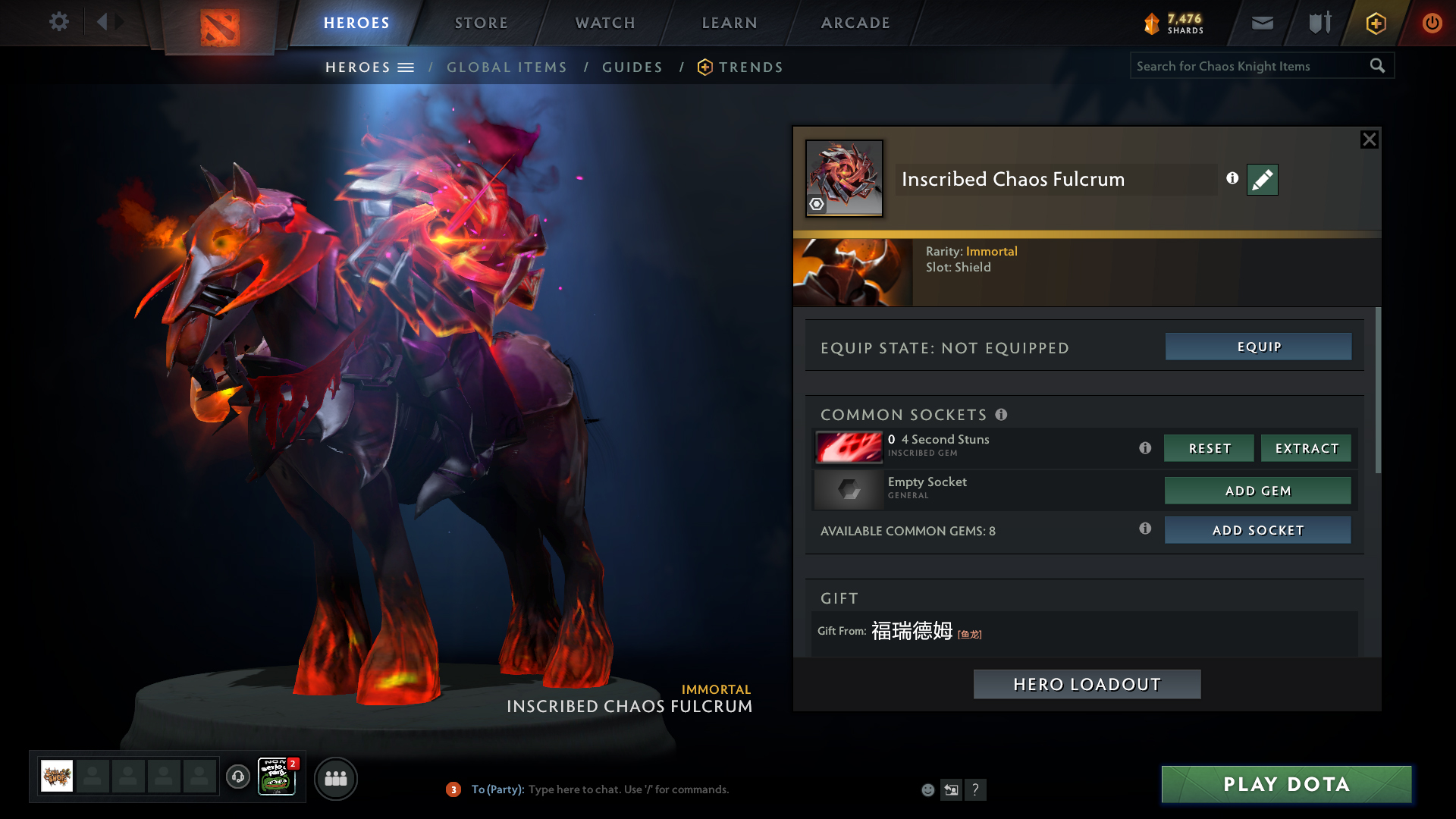Click the Chaos Knight item search field
This screenshot has height=819, width=1456.
click(1247, 66)
